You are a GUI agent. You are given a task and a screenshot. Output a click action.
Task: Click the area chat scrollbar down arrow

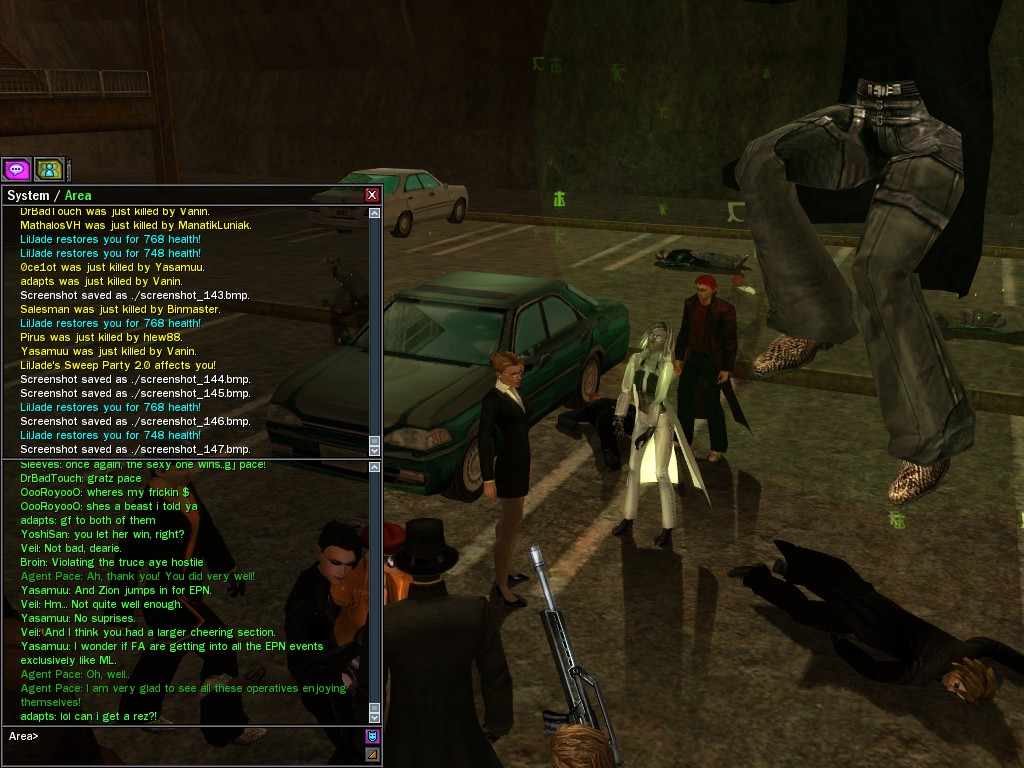coord(375,717)
